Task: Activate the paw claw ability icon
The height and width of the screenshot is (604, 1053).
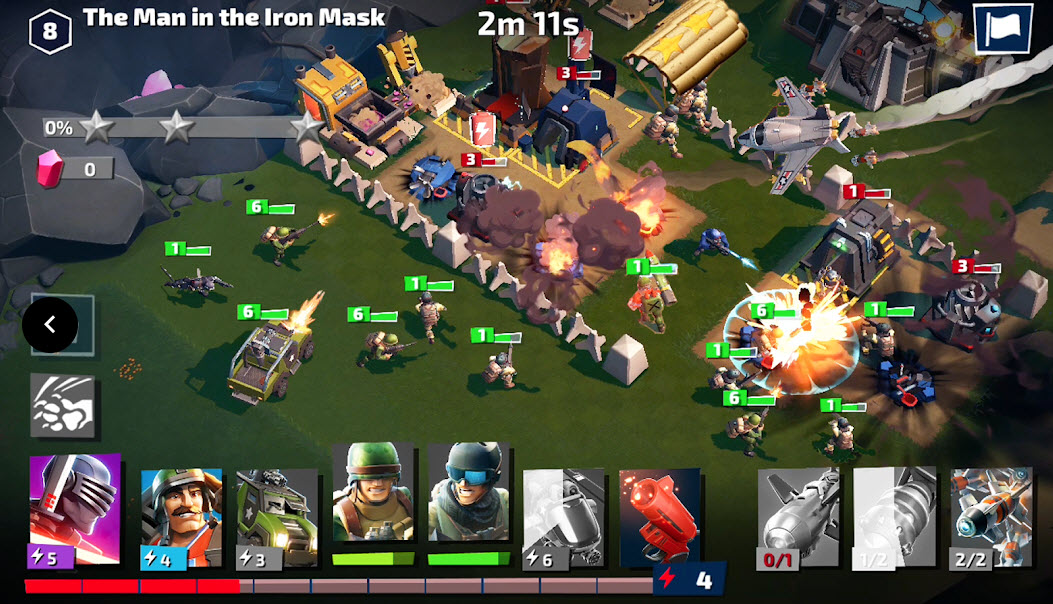Action: (62, 405)
